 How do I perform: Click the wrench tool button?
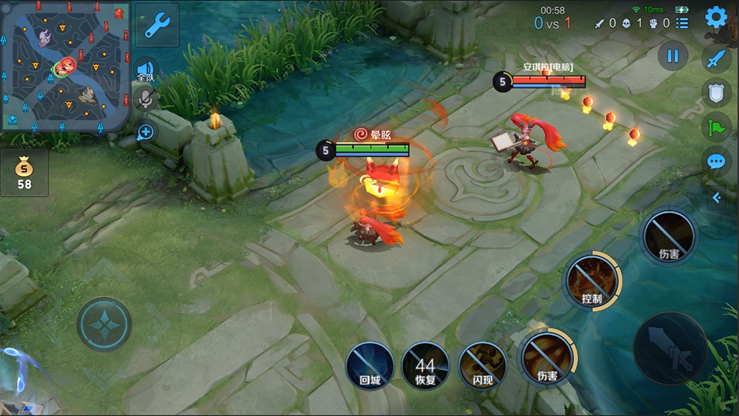(156, 25)
